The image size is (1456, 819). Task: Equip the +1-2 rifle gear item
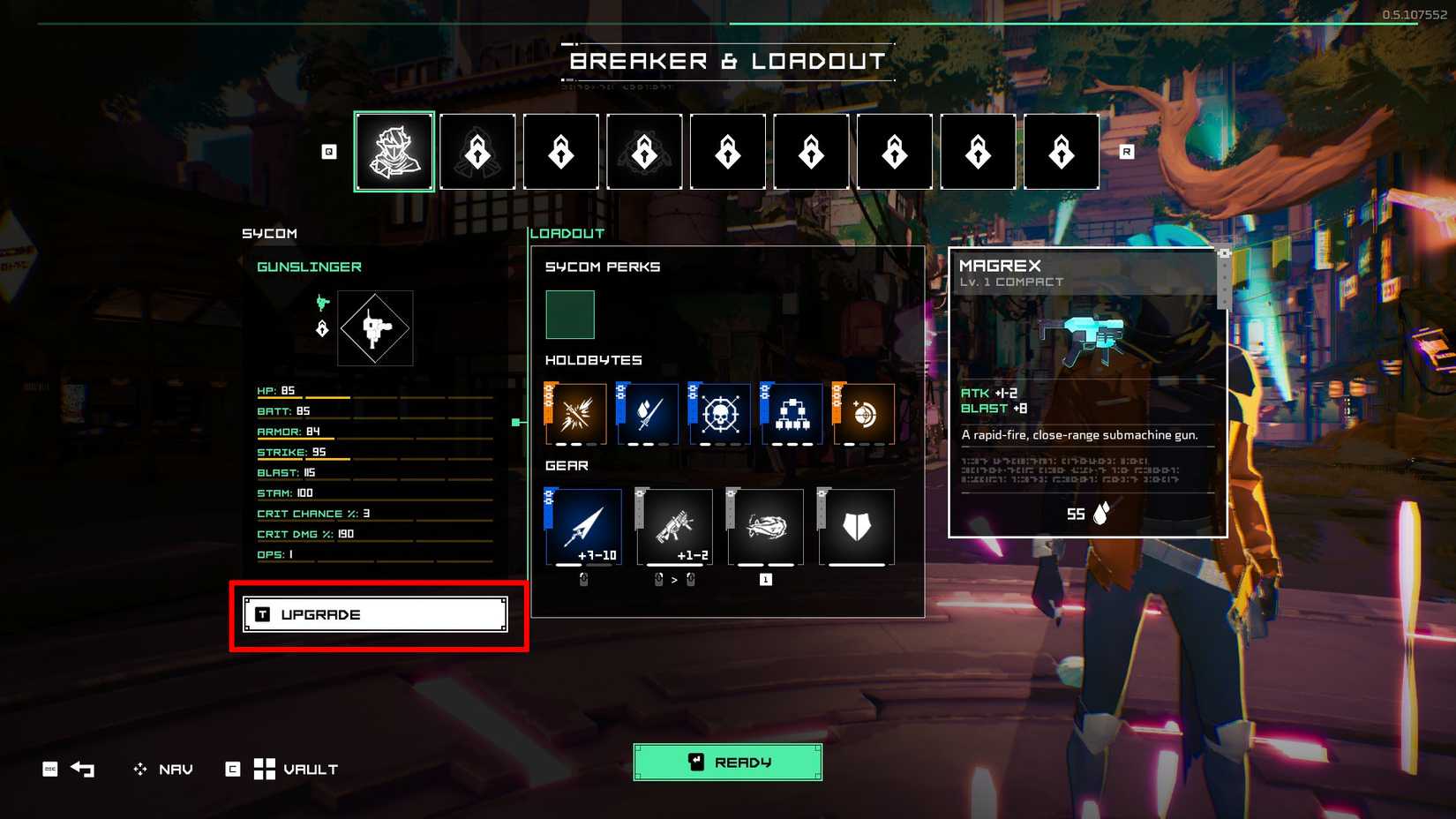[674, 527]
